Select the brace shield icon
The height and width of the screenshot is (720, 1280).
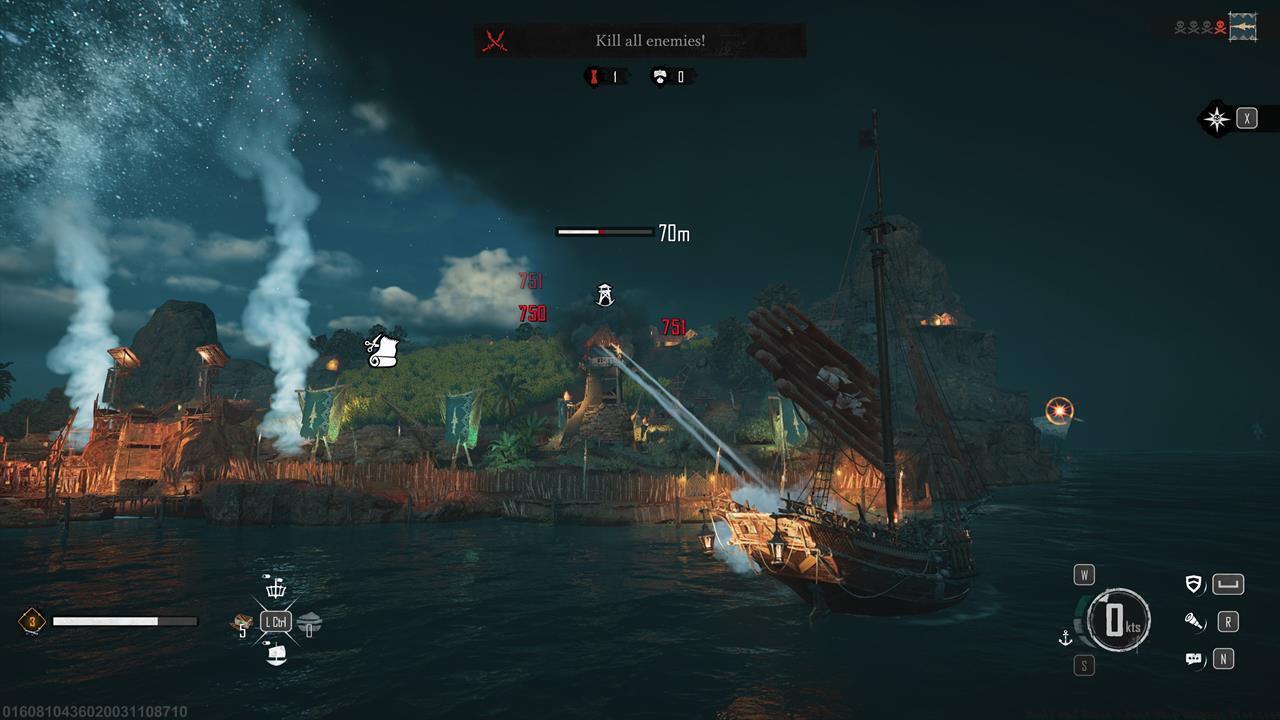point(1193,584)
